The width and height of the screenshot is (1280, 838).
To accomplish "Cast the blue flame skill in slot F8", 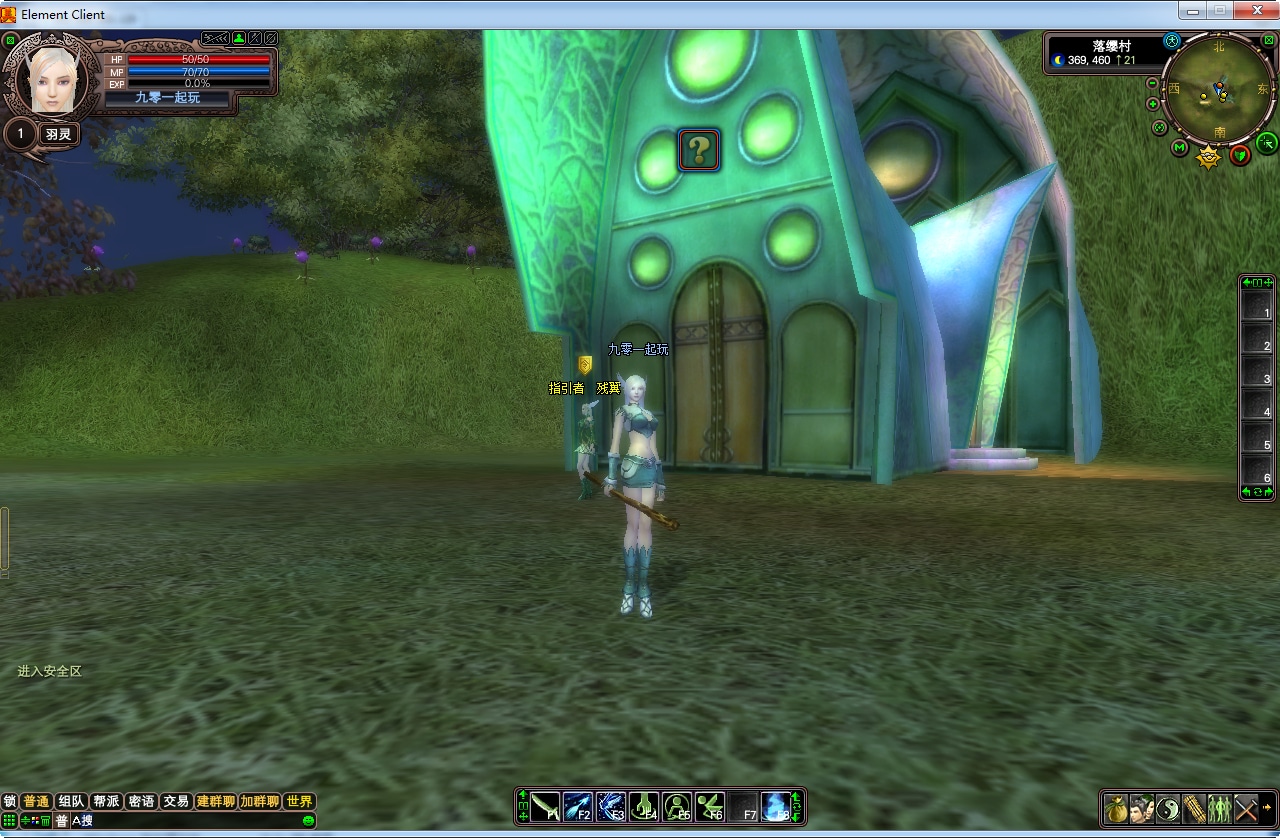I will pos(775,806).
